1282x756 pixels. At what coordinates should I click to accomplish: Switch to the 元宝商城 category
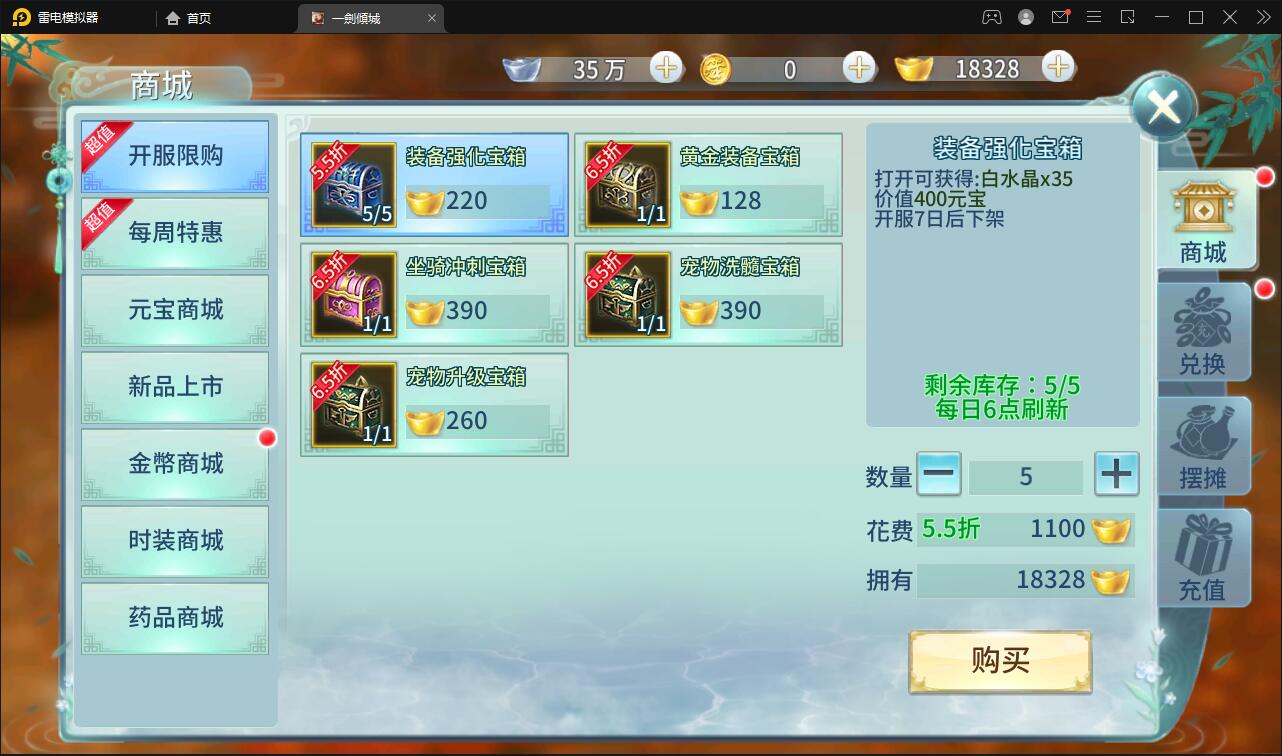point(175,310)
